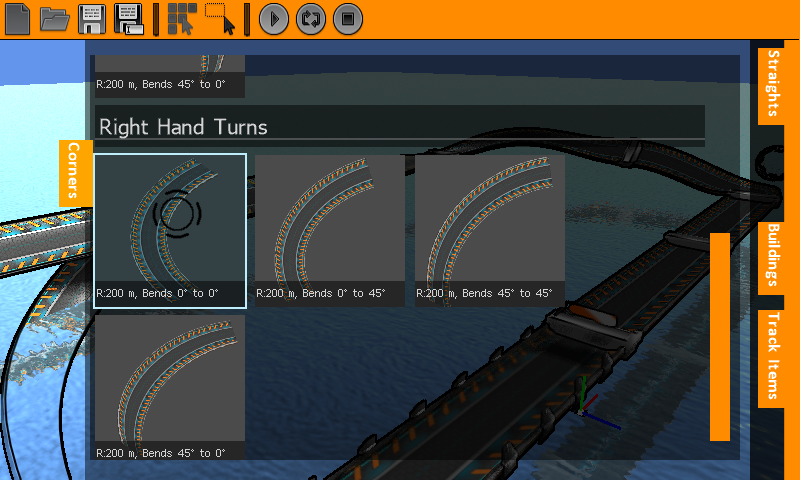Activate the dotted rectangle selection tool
Screen dimensions: 800x480
click(221, 19)
